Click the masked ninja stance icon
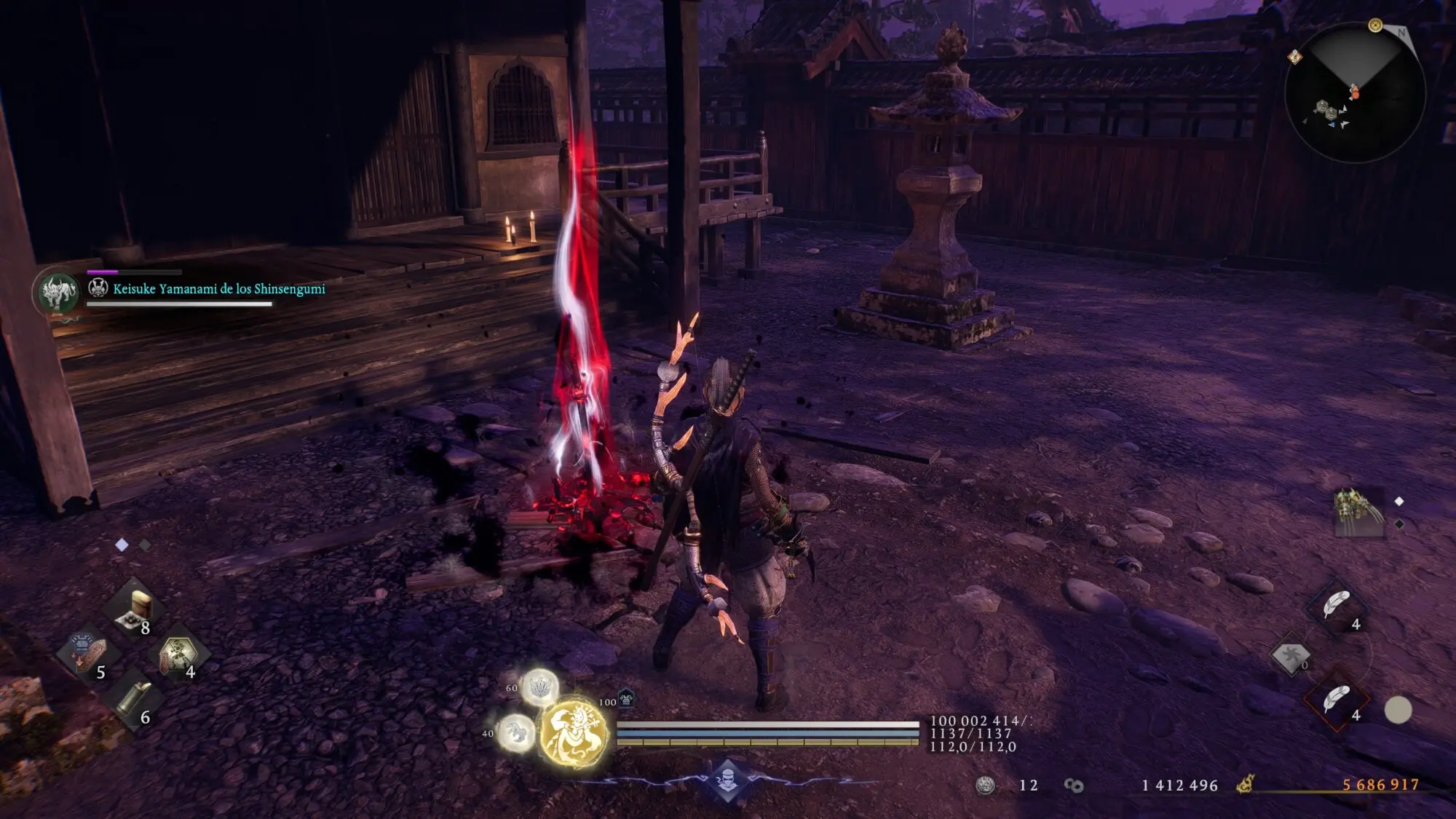1456x819 pixels. click(727, 780)
